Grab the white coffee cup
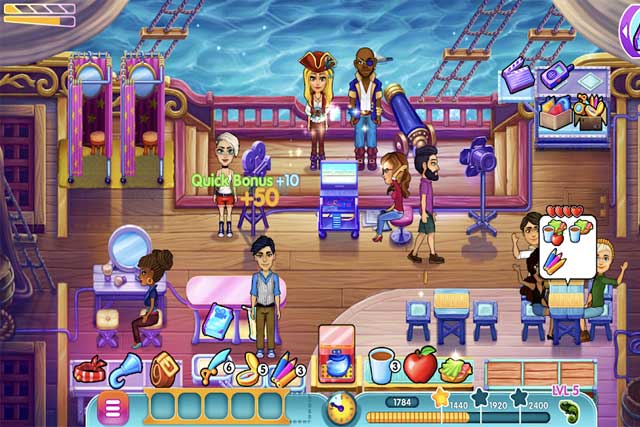The height and width of the screenshot is (427, 640). pyautogui.click(x=381, y=366)
